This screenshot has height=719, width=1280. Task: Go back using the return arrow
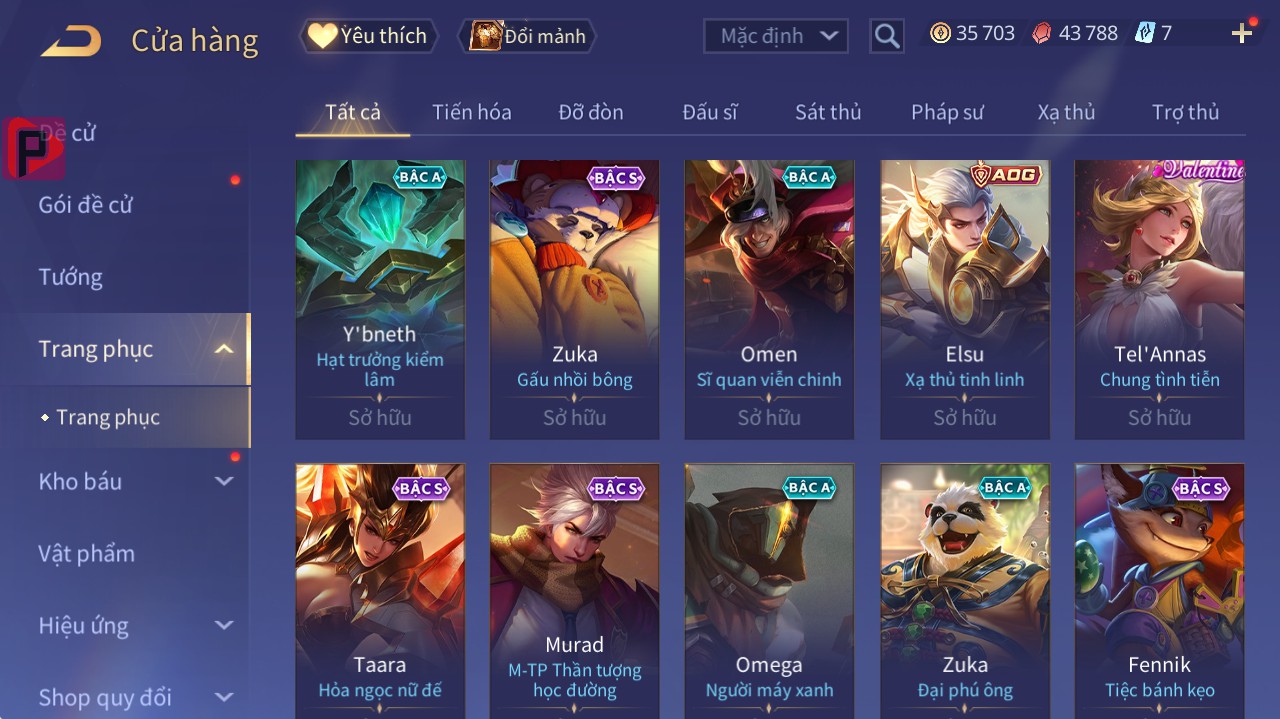click(x=72, y=40)
